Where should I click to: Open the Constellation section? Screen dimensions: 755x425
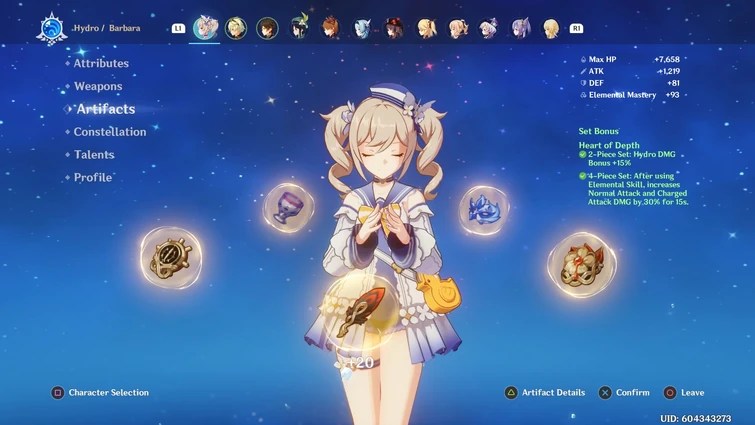(110, 132)
